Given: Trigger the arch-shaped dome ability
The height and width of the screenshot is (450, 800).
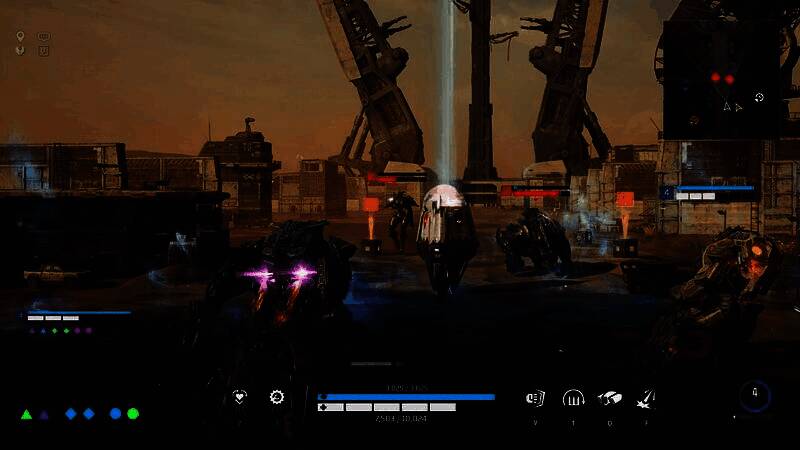Looking at the screenshot, I should click(x=573, y=398).
